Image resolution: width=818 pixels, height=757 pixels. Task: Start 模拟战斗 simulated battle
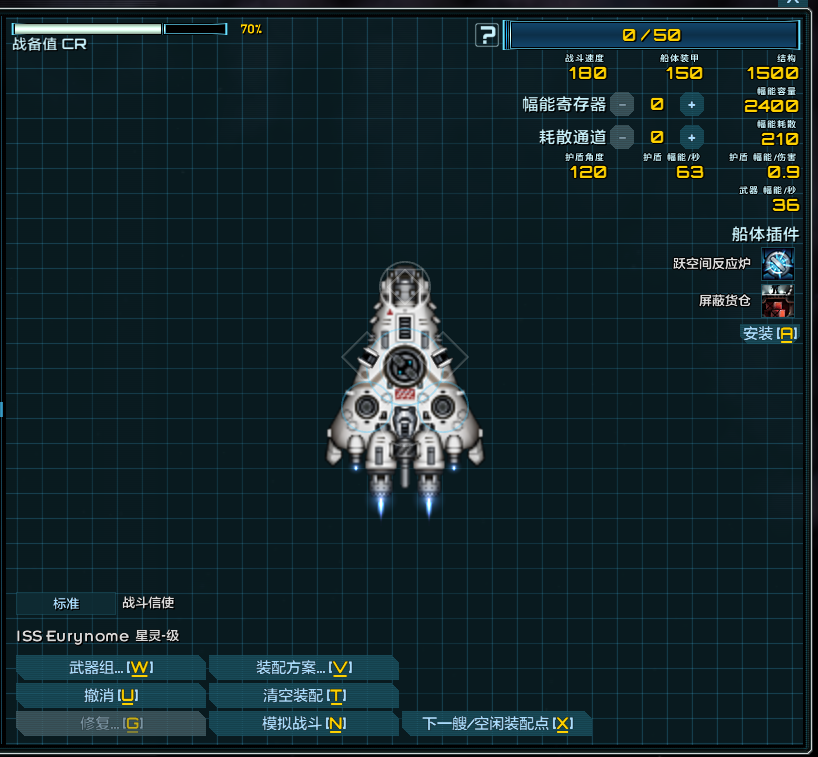point(303,723)
